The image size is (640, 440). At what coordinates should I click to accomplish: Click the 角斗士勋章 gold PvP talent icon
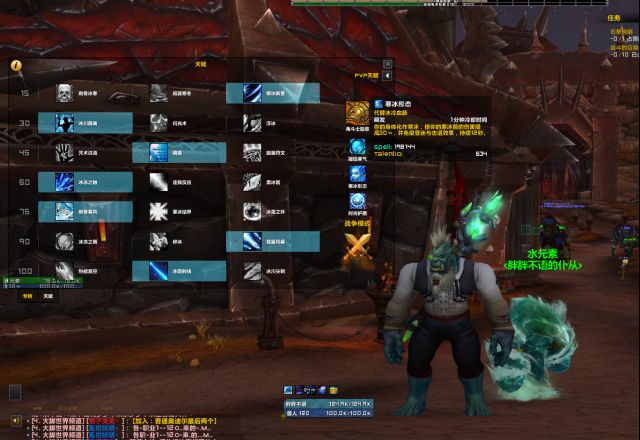point(357,112)
